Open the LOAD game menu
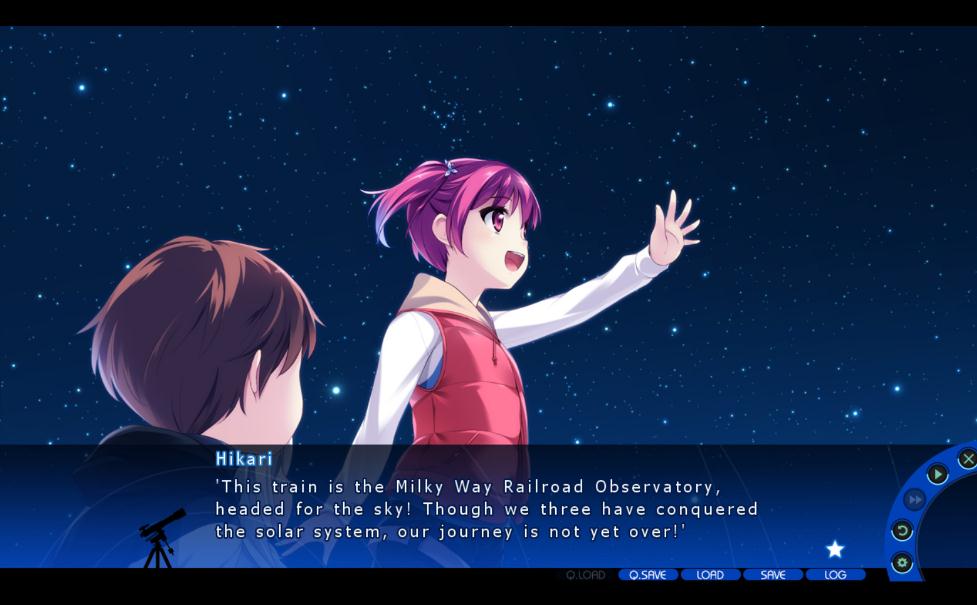Viewport: 977px width, 605px height. pyautogui.click(x=710, y=575)
